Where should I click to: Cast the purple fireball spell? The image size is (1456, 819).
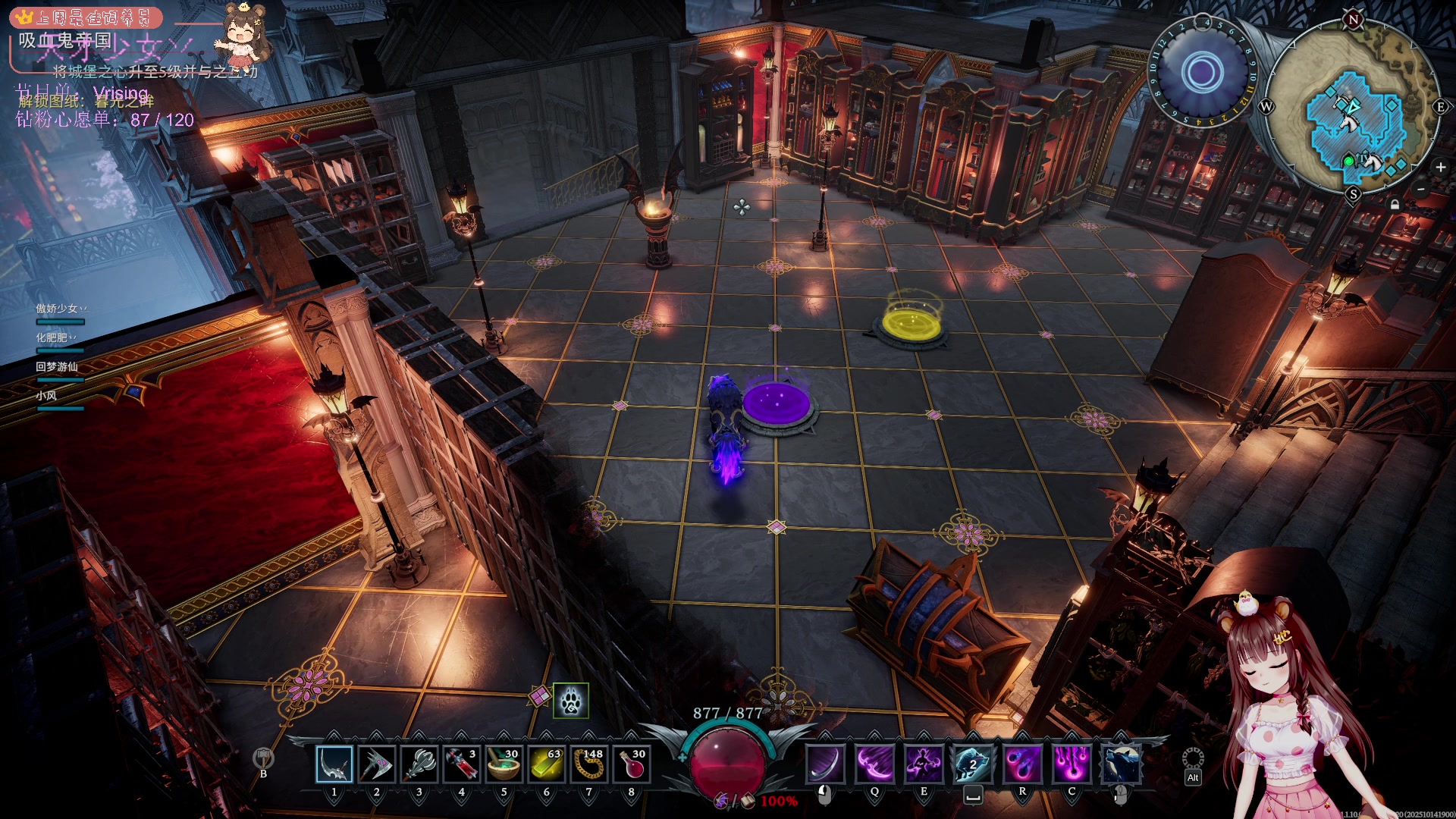1022,763
